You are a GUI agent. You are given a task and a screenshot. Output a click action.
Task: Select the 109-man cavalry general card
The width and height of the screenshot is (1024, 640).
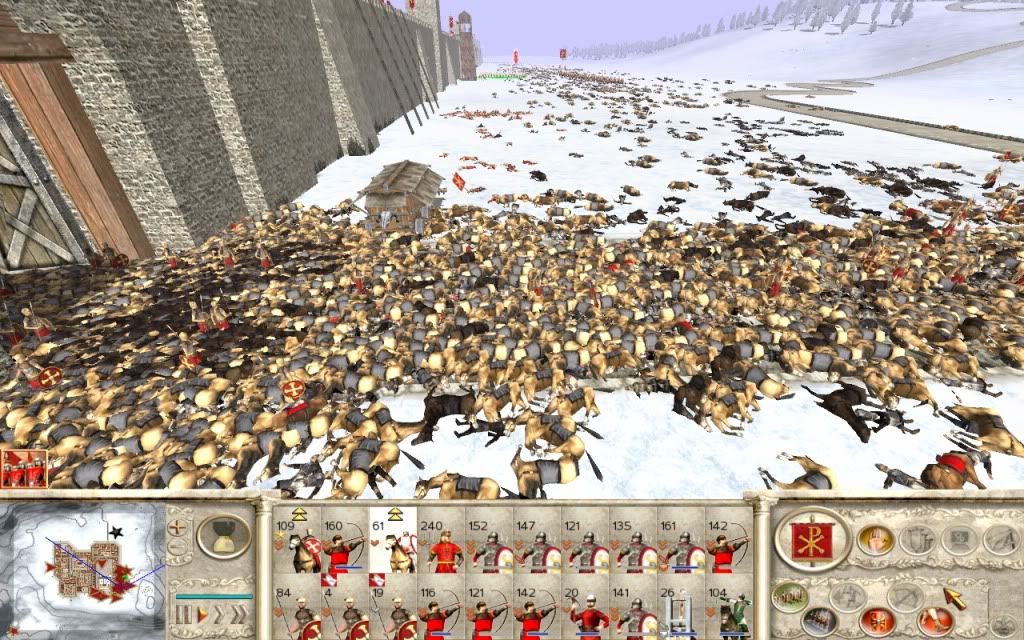click(295, 545)
